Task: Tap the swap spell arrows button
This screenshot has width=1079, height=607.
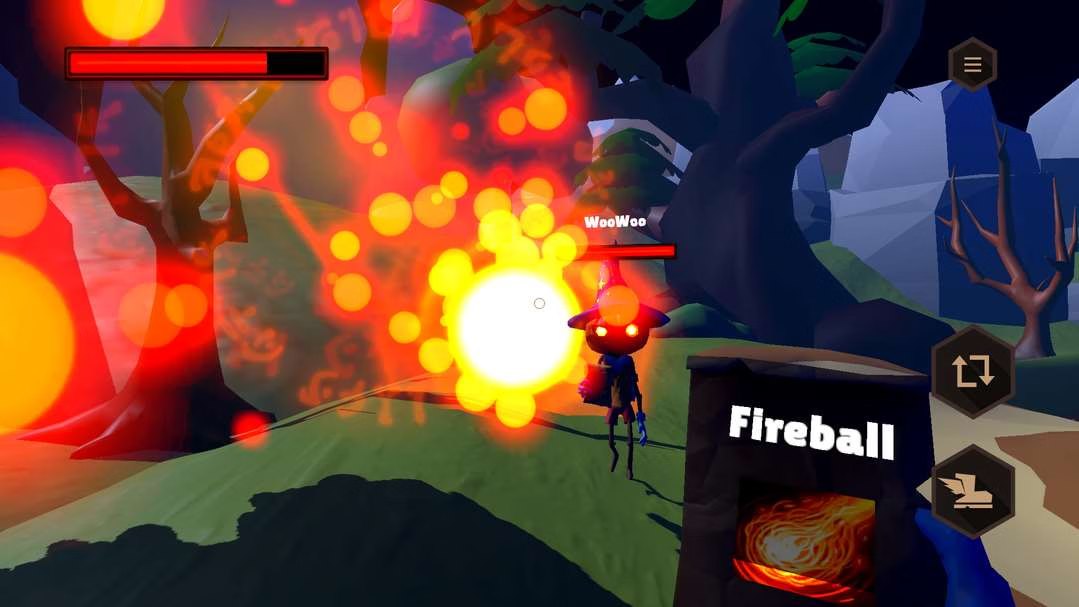Action: (x=972, y=372)
